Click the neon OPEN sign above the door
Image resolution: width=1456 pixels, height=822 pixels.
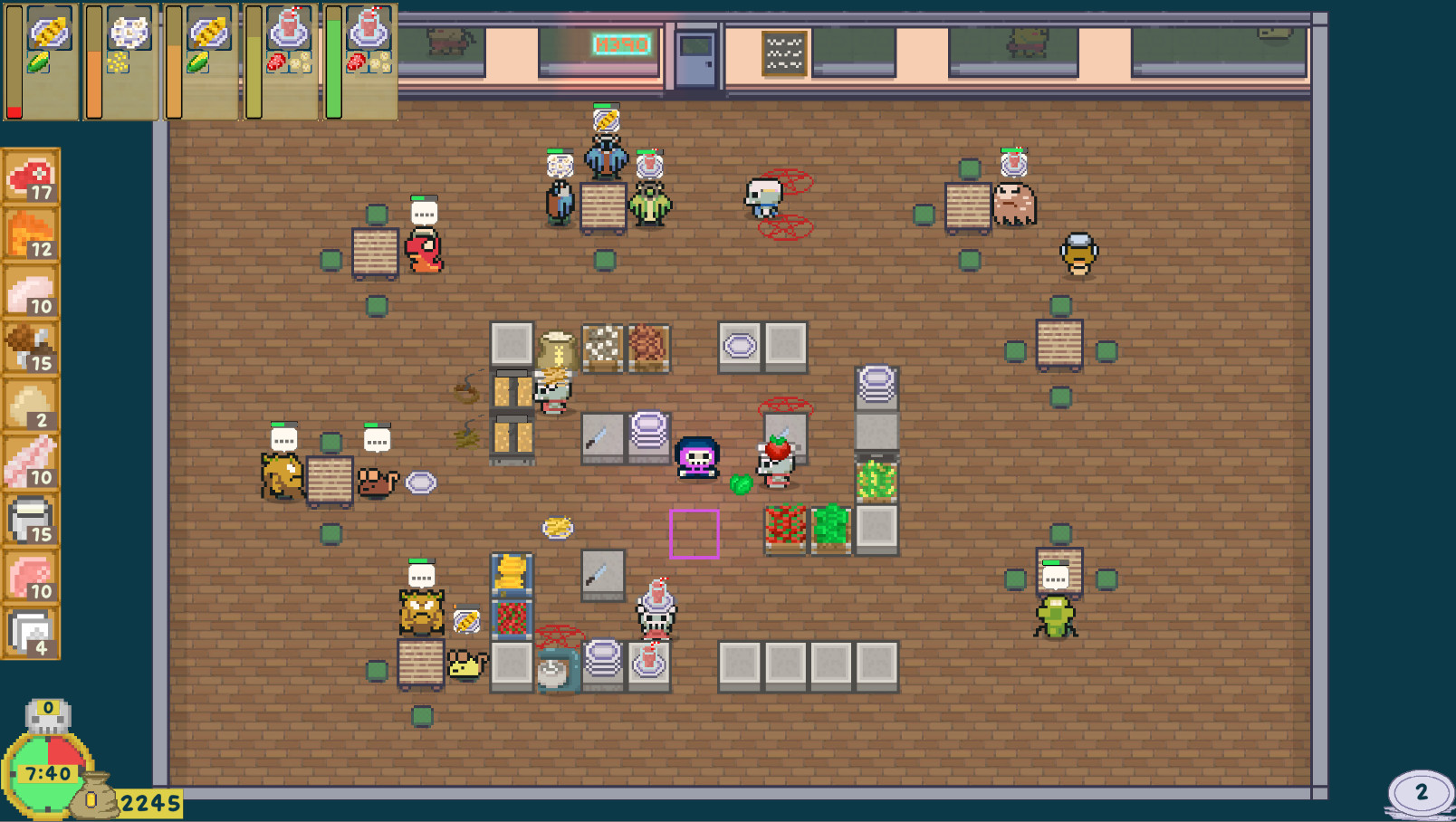click(x=619, y=45)
